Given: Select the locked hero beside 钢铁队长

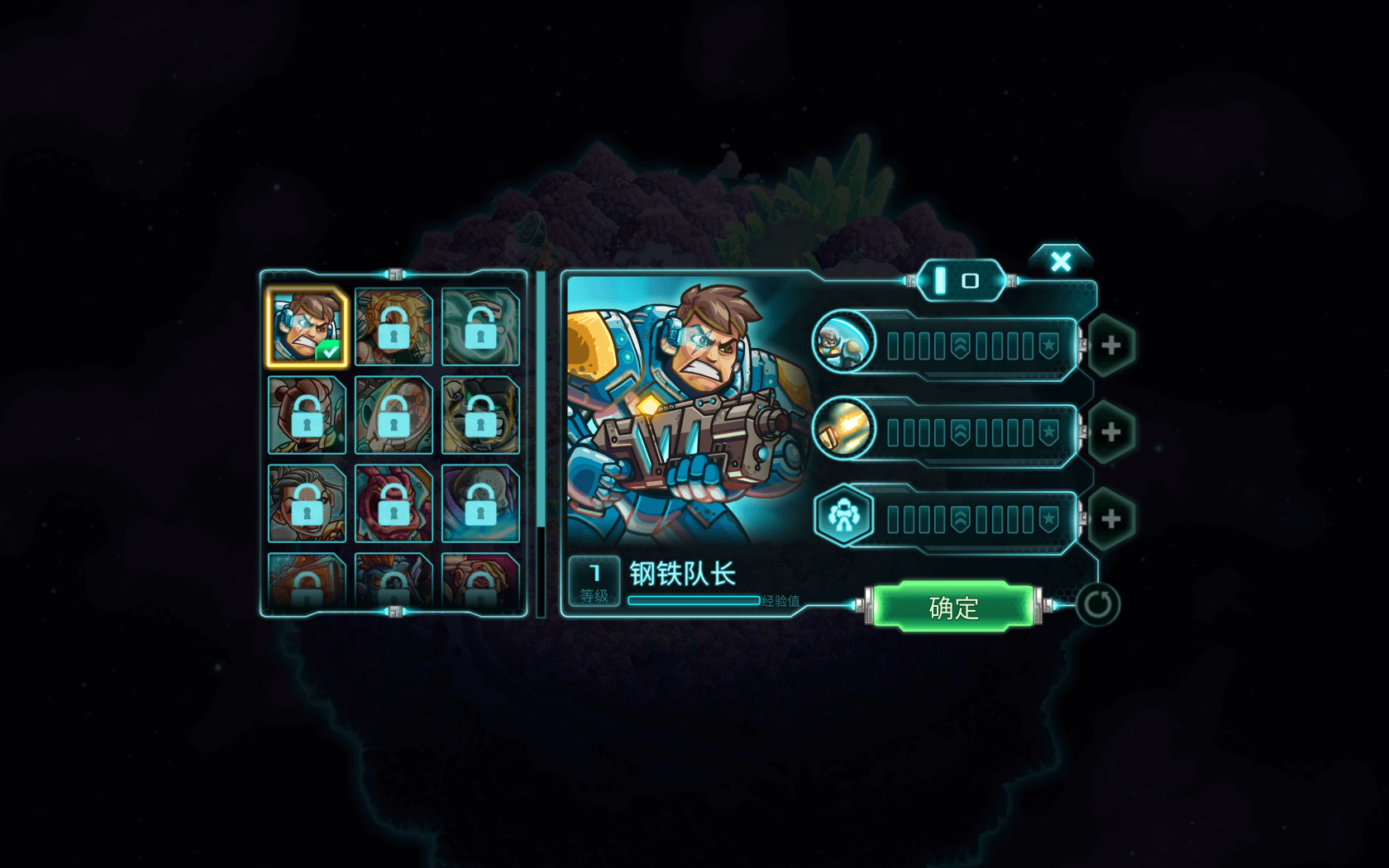Looking at the screenshot, I should click(394, 328).
